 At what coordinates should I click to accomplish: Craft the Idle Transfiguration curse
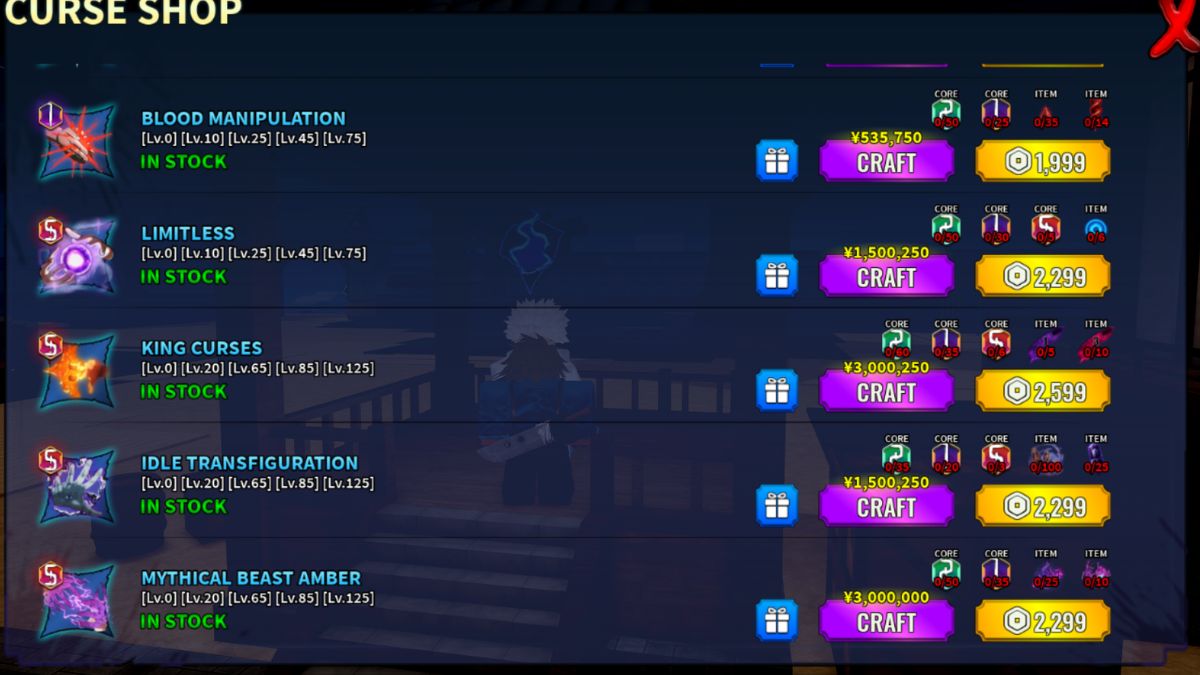(886, 507)
